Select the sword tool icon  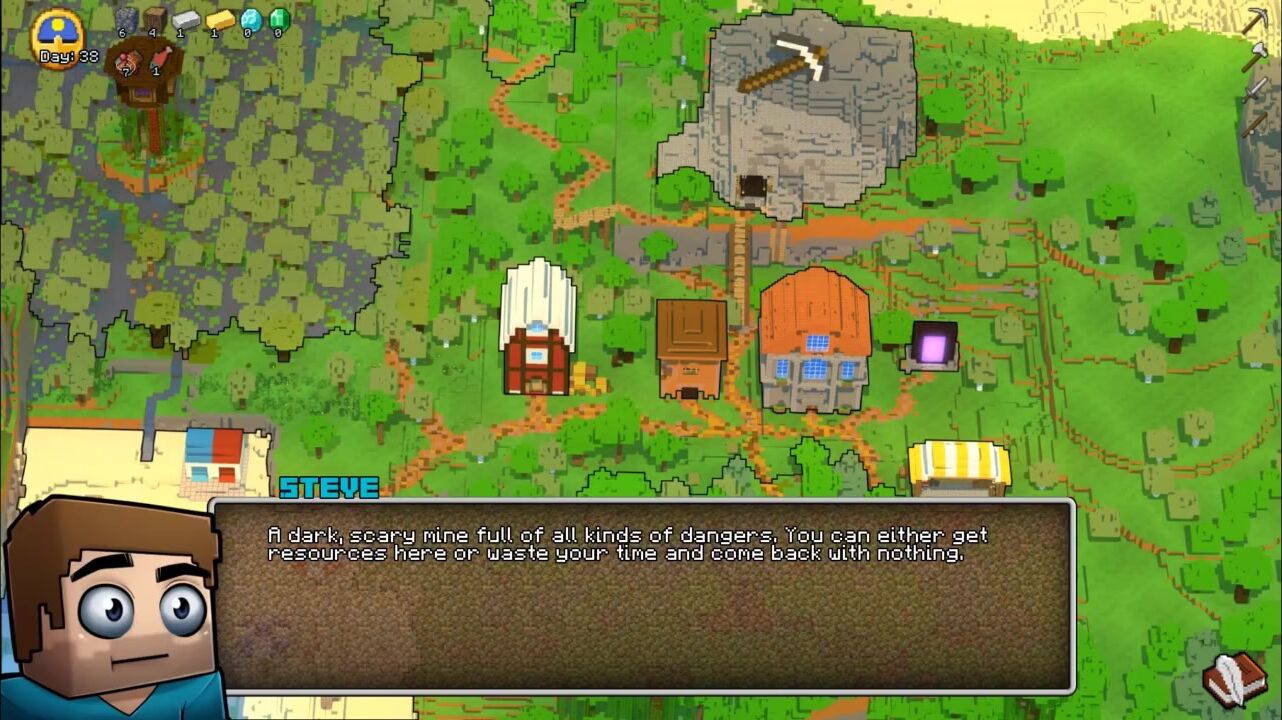tap(1255, 90)
